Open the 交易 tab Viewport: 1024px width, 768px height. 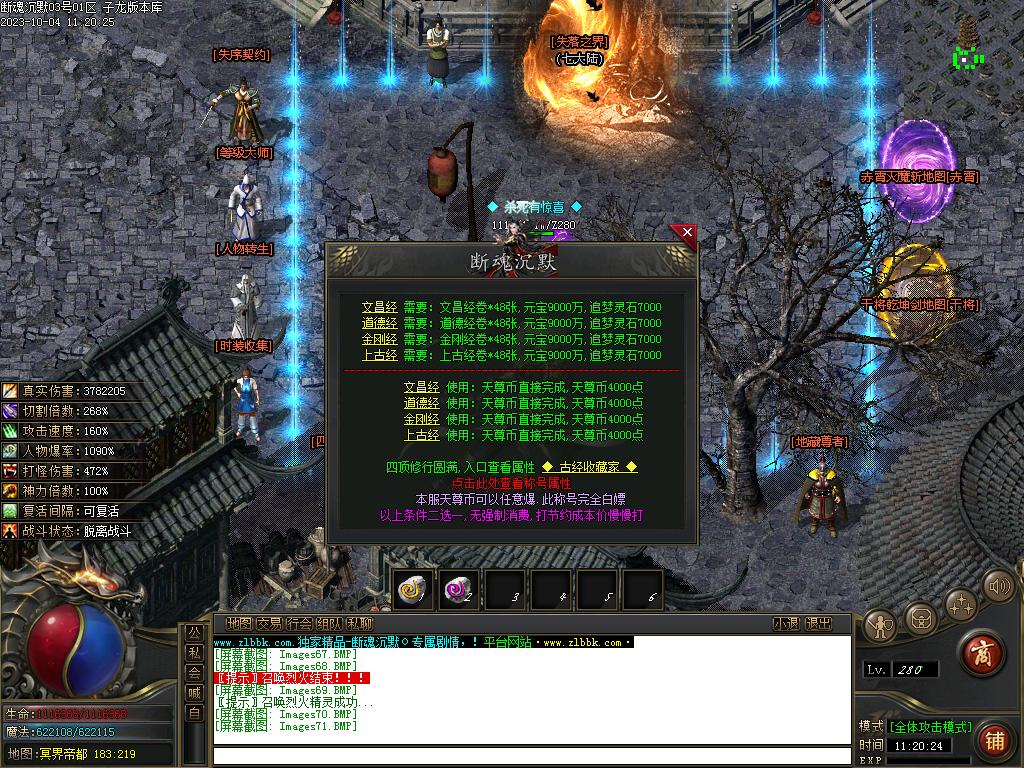[x=269, y=624]
